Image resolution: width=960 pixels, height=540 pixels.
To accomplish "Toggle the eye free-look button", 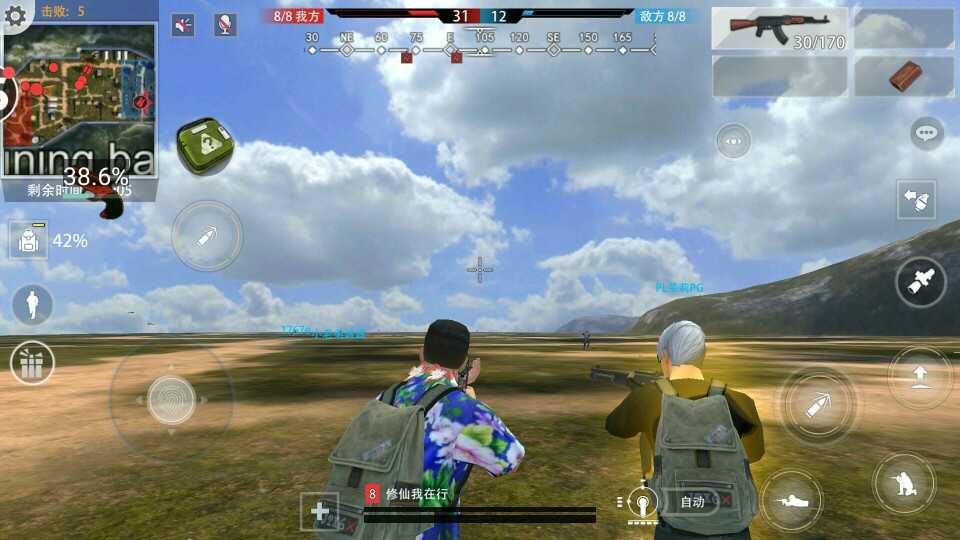I will [x=733, y=141].
